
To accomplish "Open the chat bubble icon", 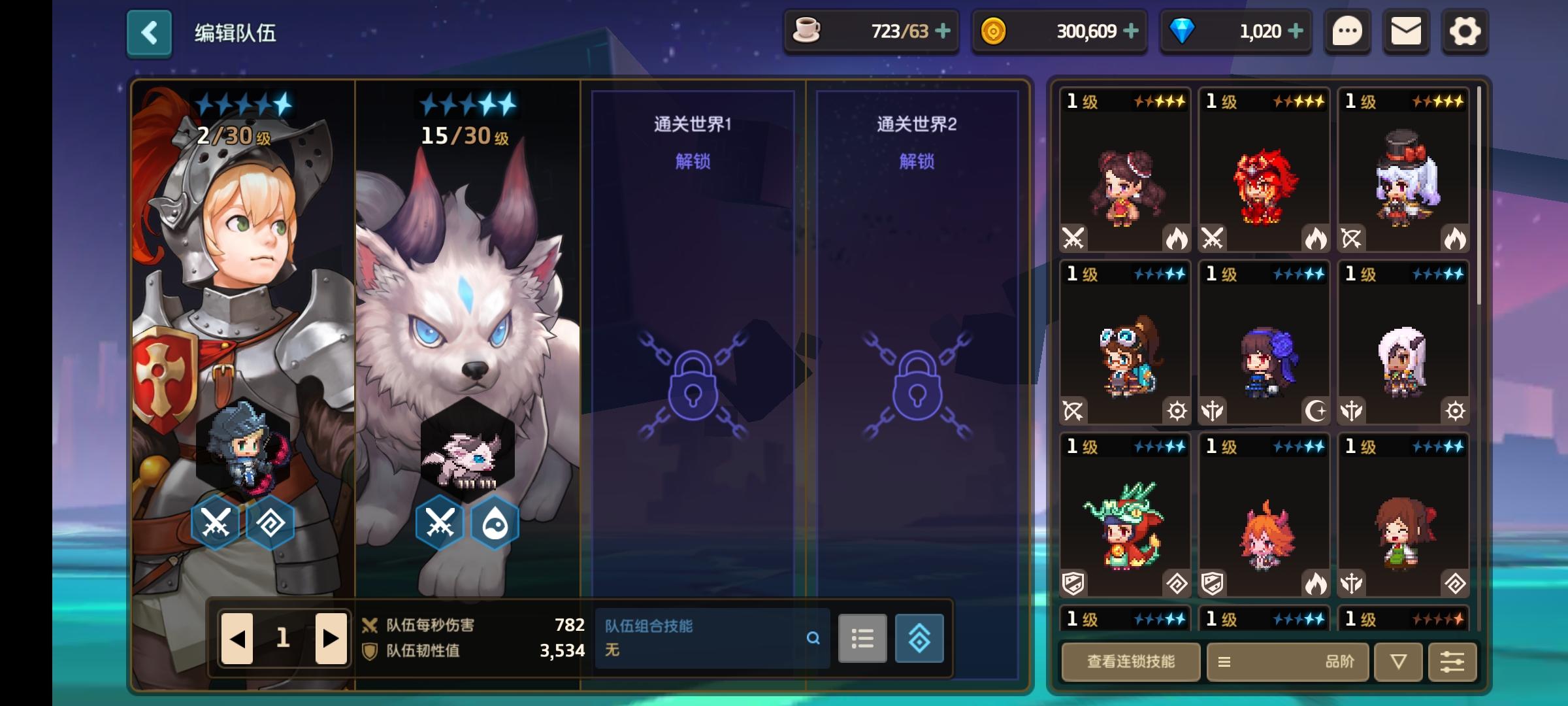I will pos(1347,31).
